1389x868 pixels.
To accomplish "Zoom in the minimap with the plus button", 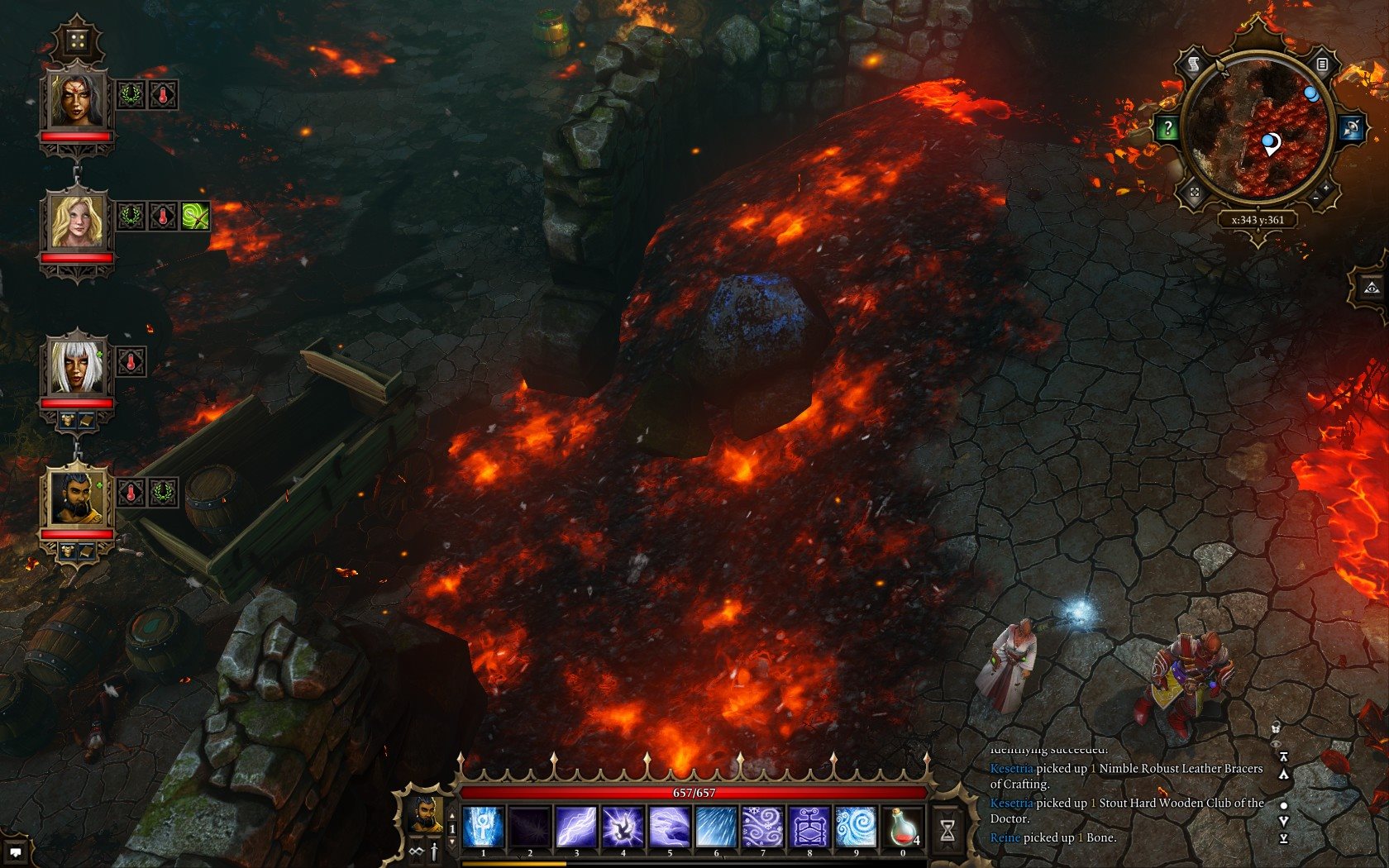I will pos(1327,188).
